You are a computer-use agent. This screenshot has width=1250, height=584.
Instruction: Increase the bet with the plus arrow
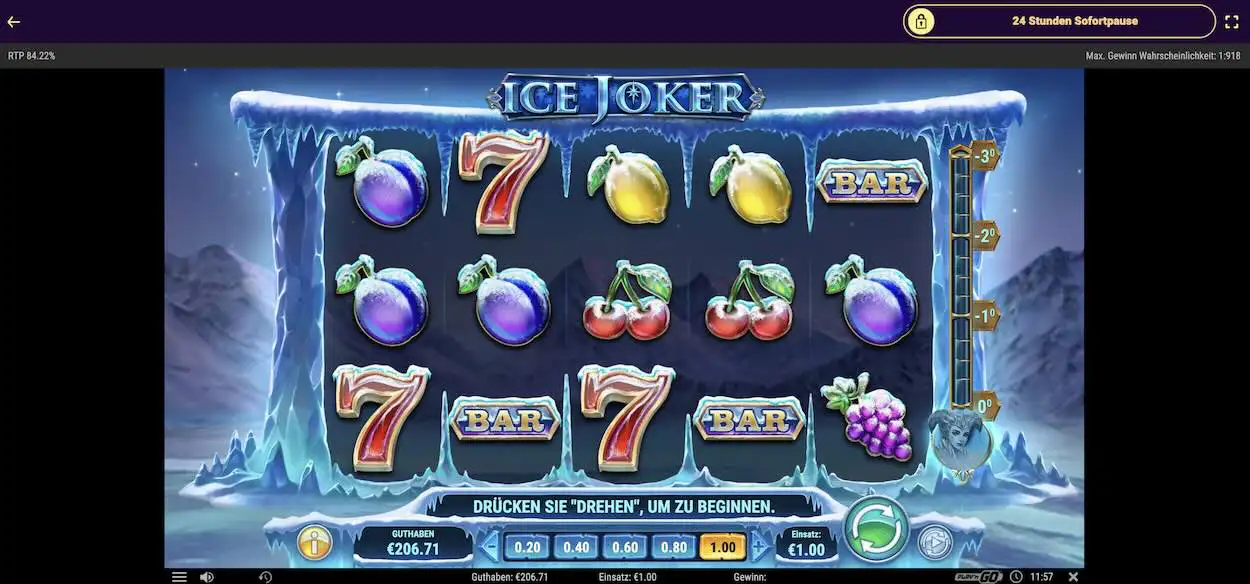click(x=759, y=546)
